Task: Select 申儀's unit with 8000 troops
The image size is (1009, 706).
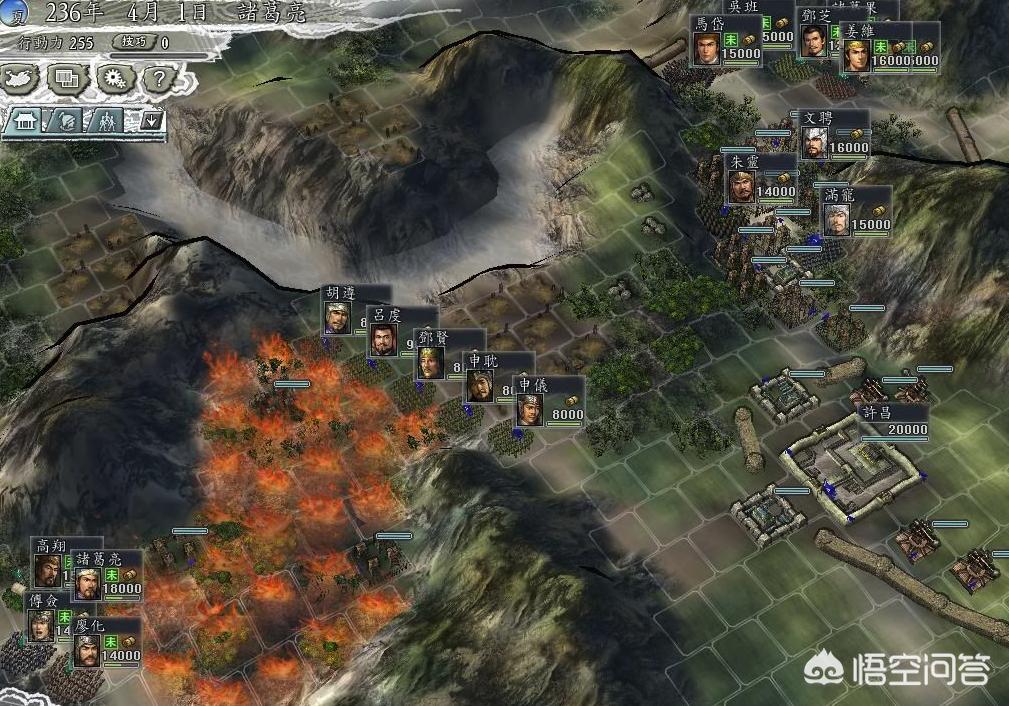Action: (549, 402)
